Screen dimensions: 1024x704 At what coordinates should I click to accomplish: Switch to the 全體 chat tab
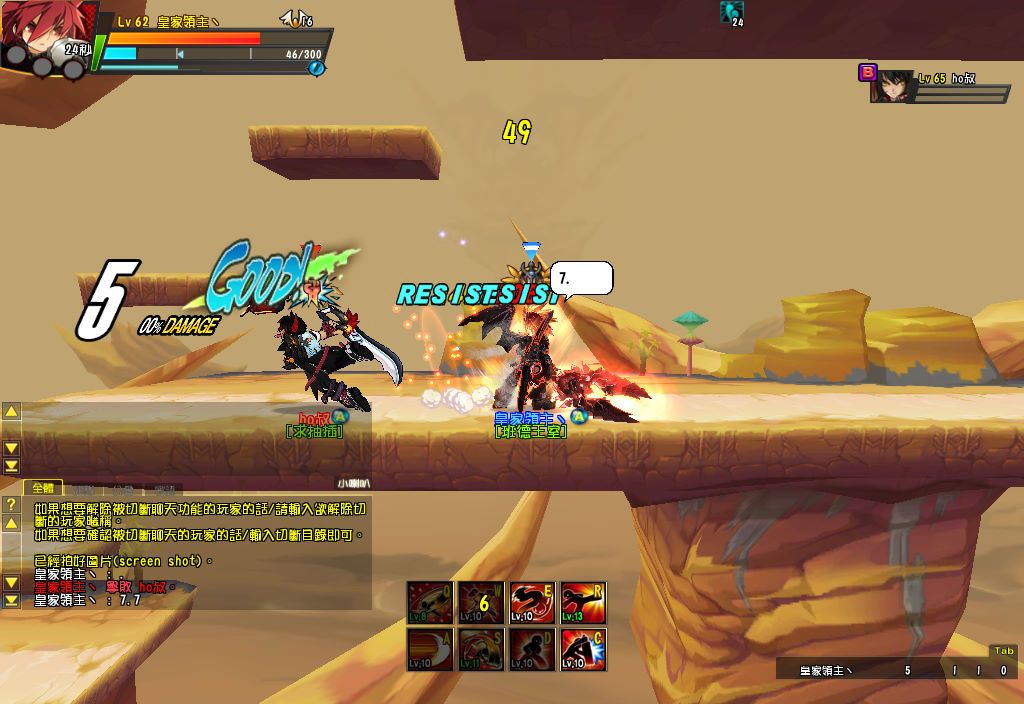coord(44,488)
